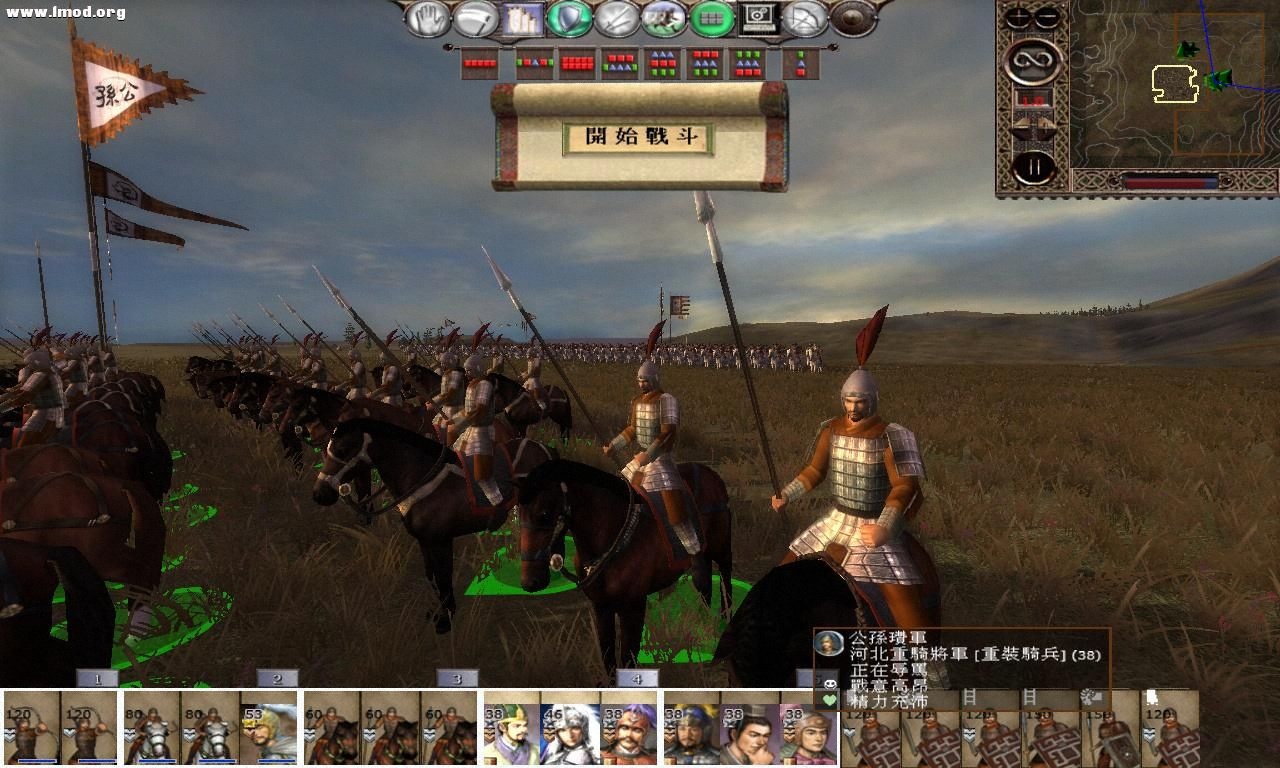Image resolution: width=1280 pixels, height=768 pixels.
Task: Click the plus zoom-in icon on the minimap panel
Action: [x=1017, y=17]
